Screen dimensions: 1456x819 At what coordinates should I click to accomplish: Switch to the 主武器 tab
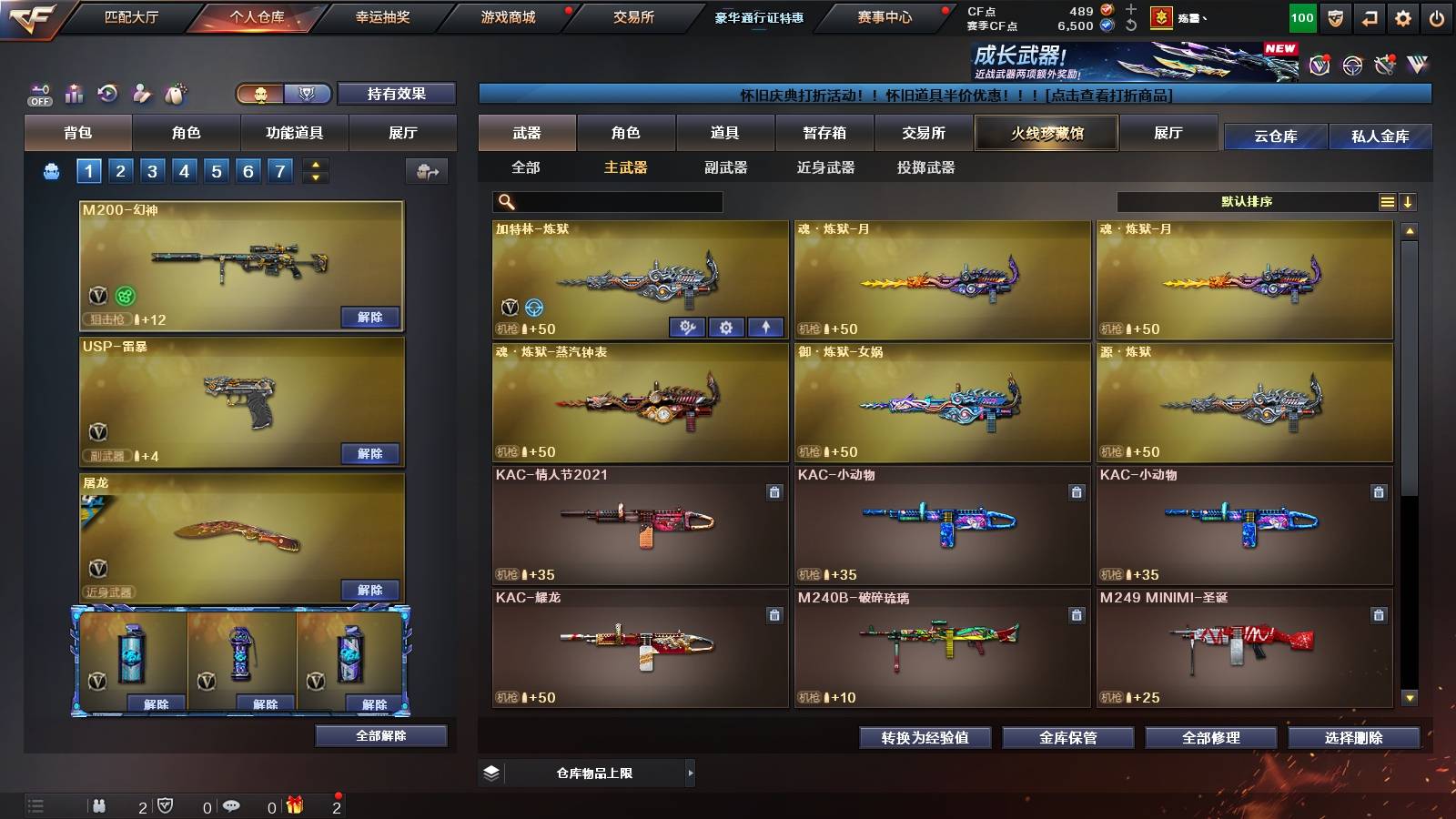(x=627, y=167)
